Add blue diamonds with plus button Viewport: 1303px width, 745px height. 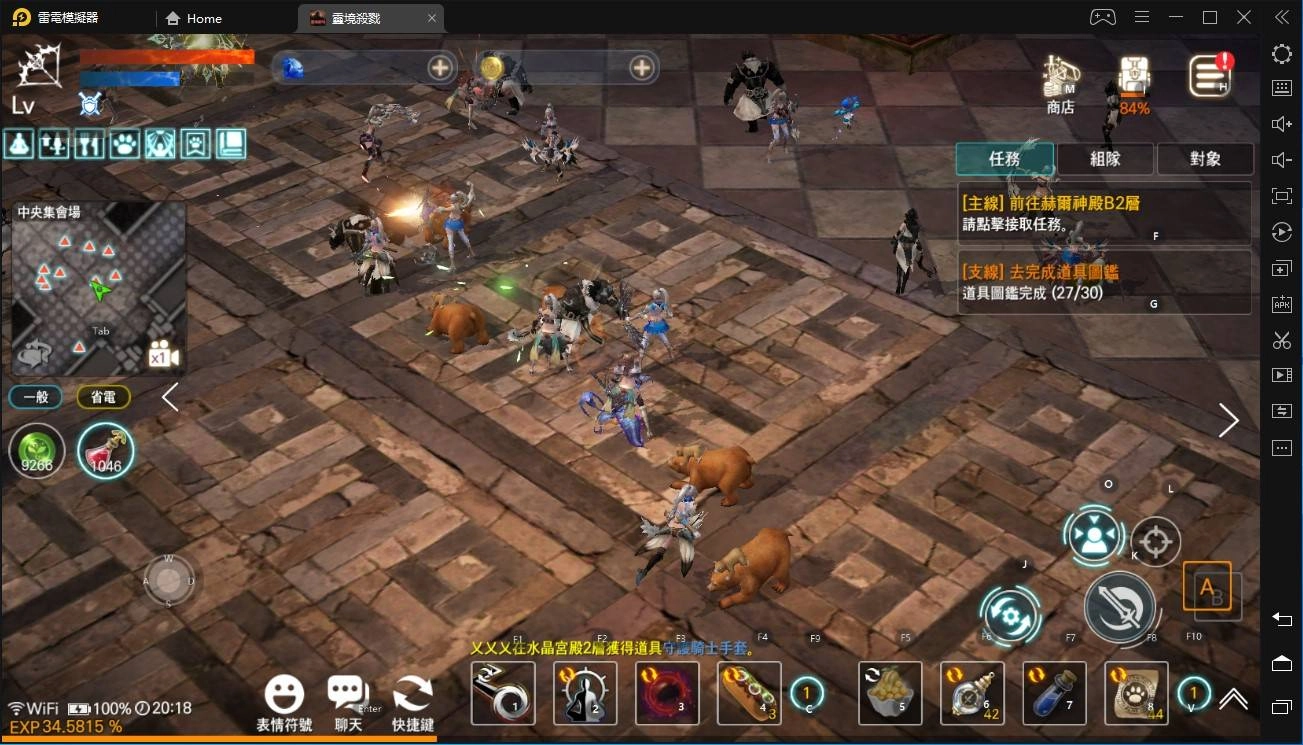coord(440,68)
